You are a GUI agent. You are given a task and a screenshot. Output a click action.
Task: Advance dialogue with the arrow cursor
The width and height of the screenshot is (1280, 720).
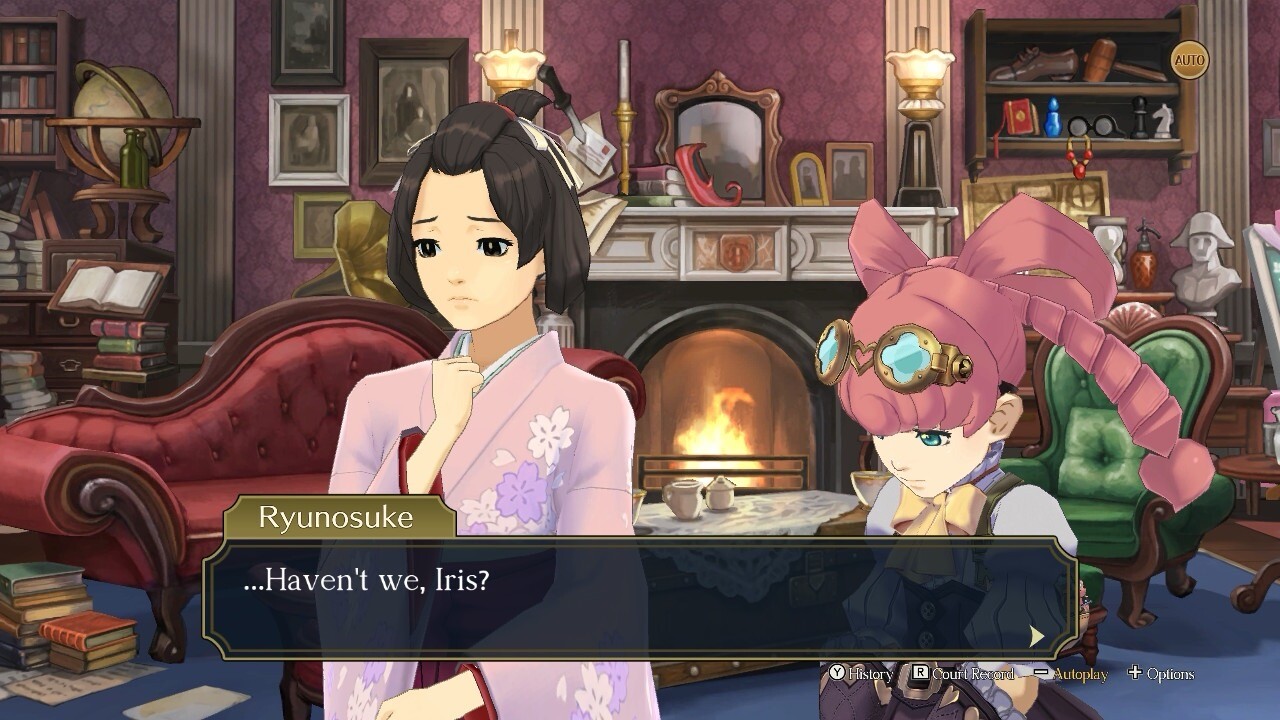tap(1037, 636)
